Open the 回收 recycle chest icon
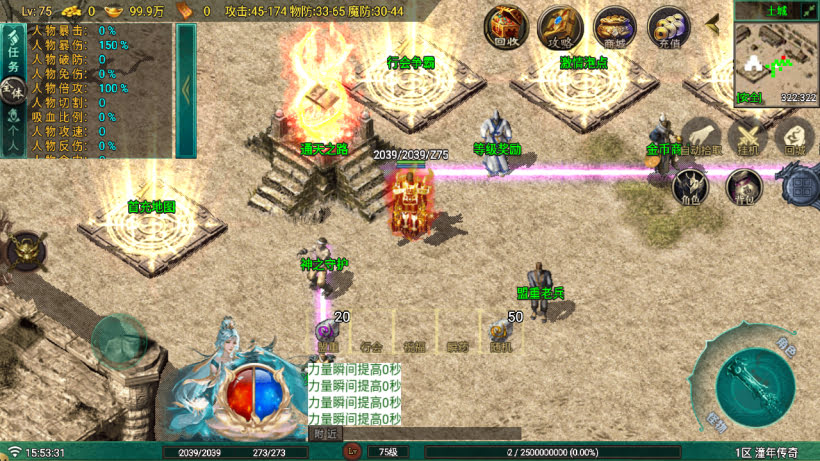The height and width of the screenshot is (461, 820). click(x=507, y=27)
